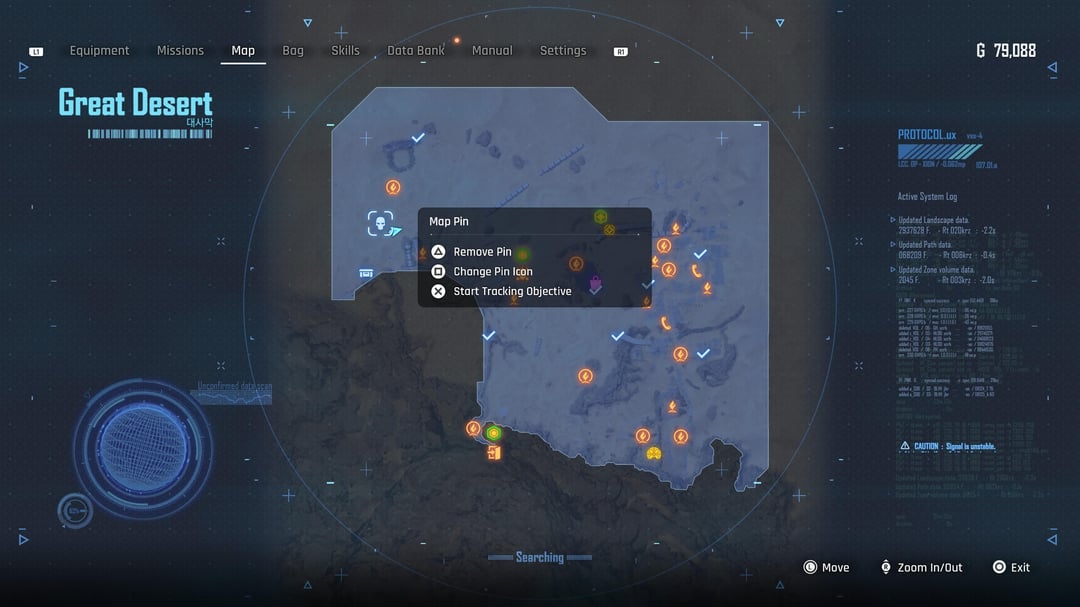The width and height of the screenshot is (1080, 607).
Task: Click the orange exit door map marker
Action: 493,453
